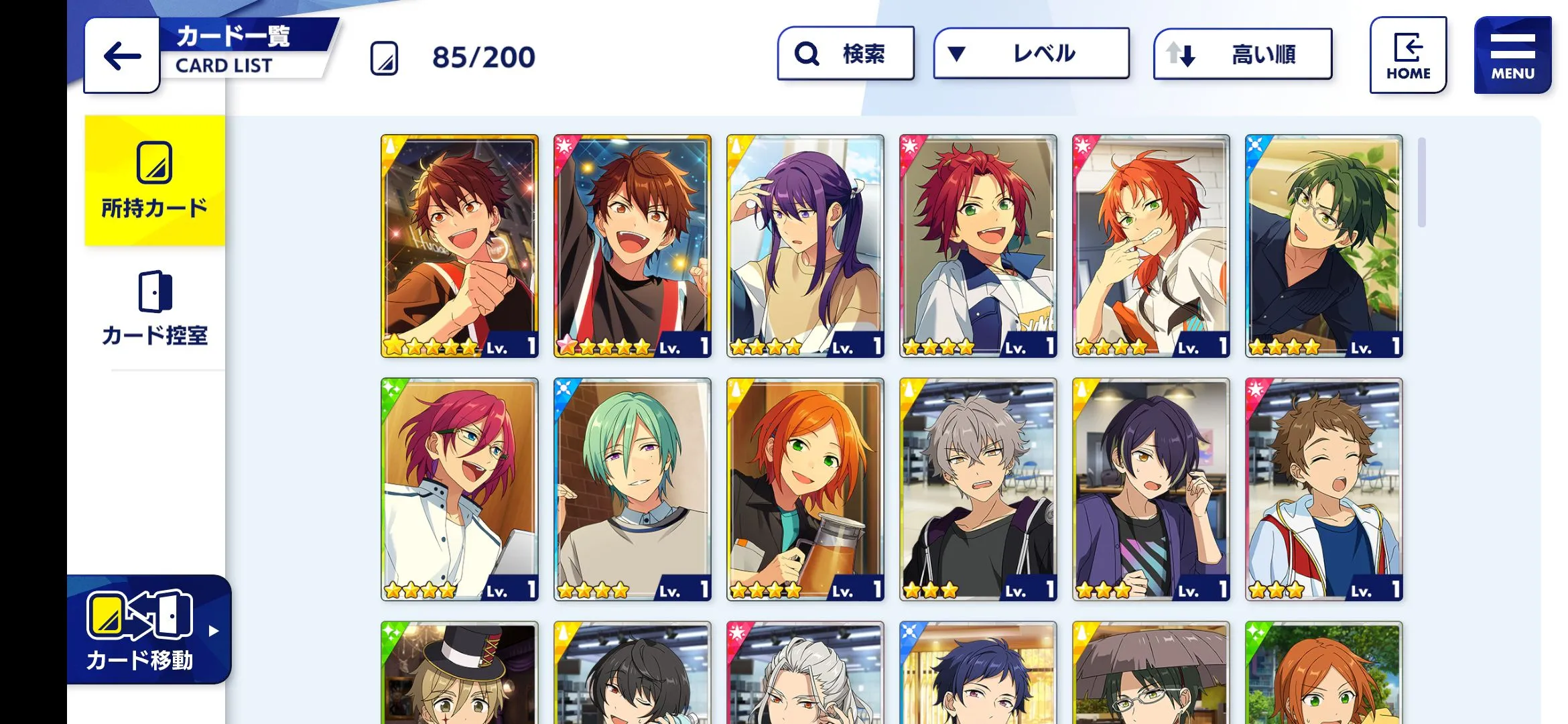1568x724 pixels.
Task: Select the top hat character card
Action: (x=460, y=672)
